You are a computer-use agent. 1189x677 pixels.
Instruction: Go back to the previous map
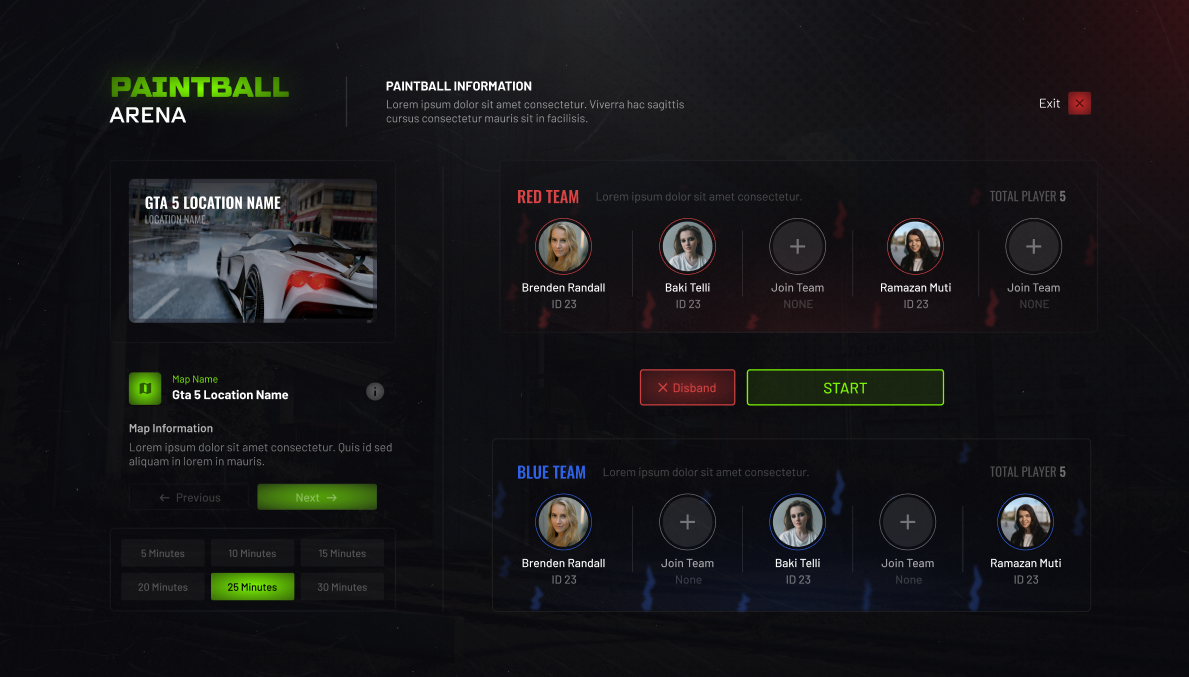click(x=189, y=497)
